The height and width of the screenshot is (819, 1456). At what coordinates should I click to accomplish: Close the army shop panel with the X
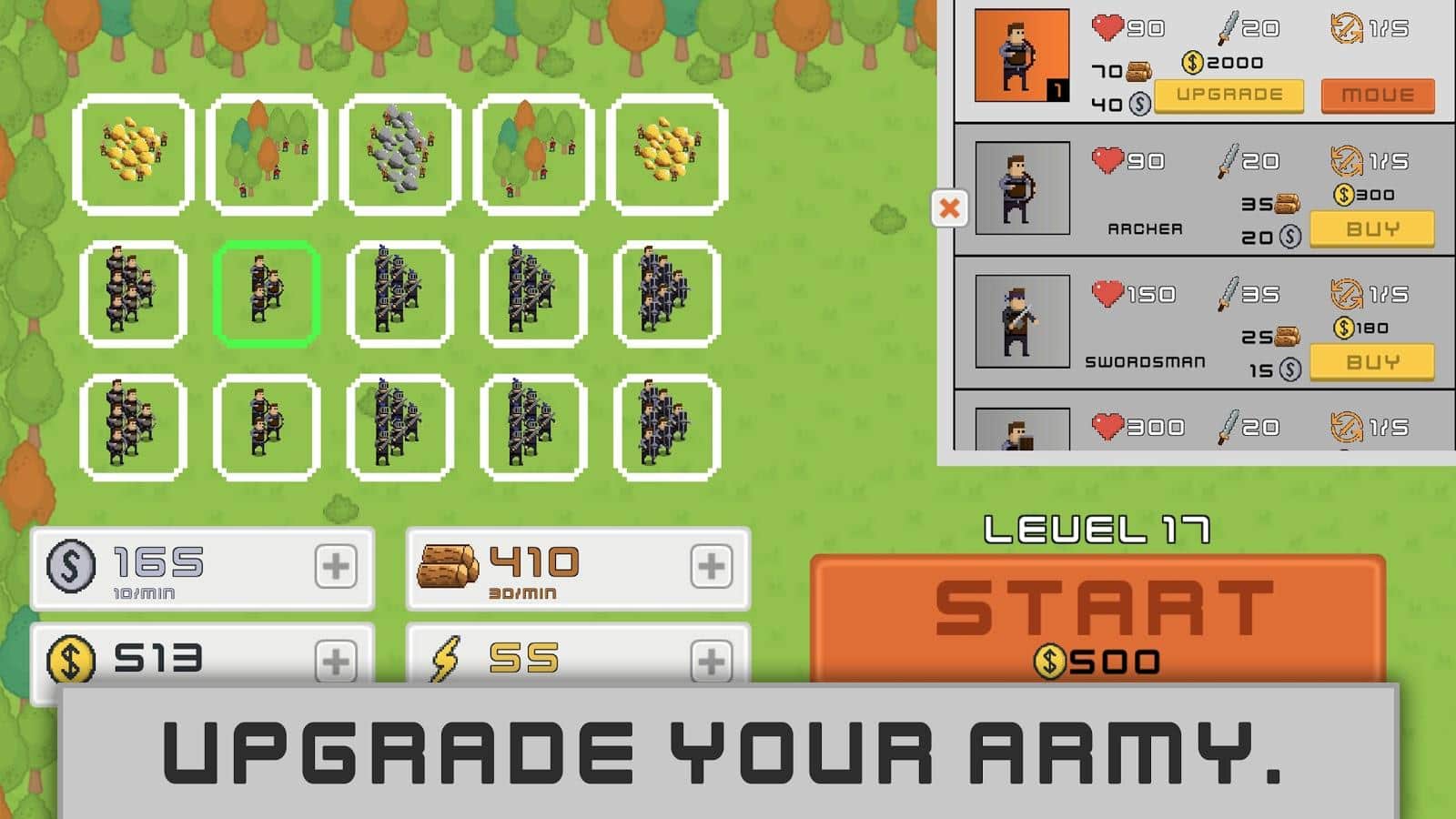(950, 207)
